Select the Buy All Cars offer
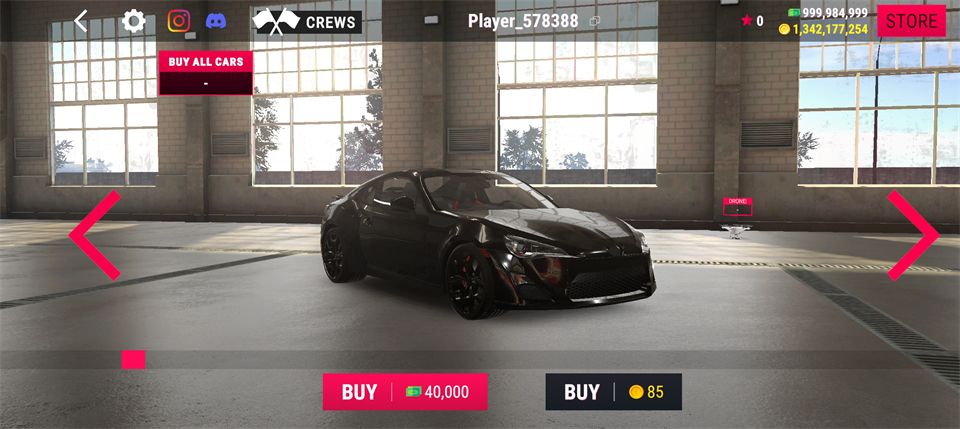 click(205, 73)
